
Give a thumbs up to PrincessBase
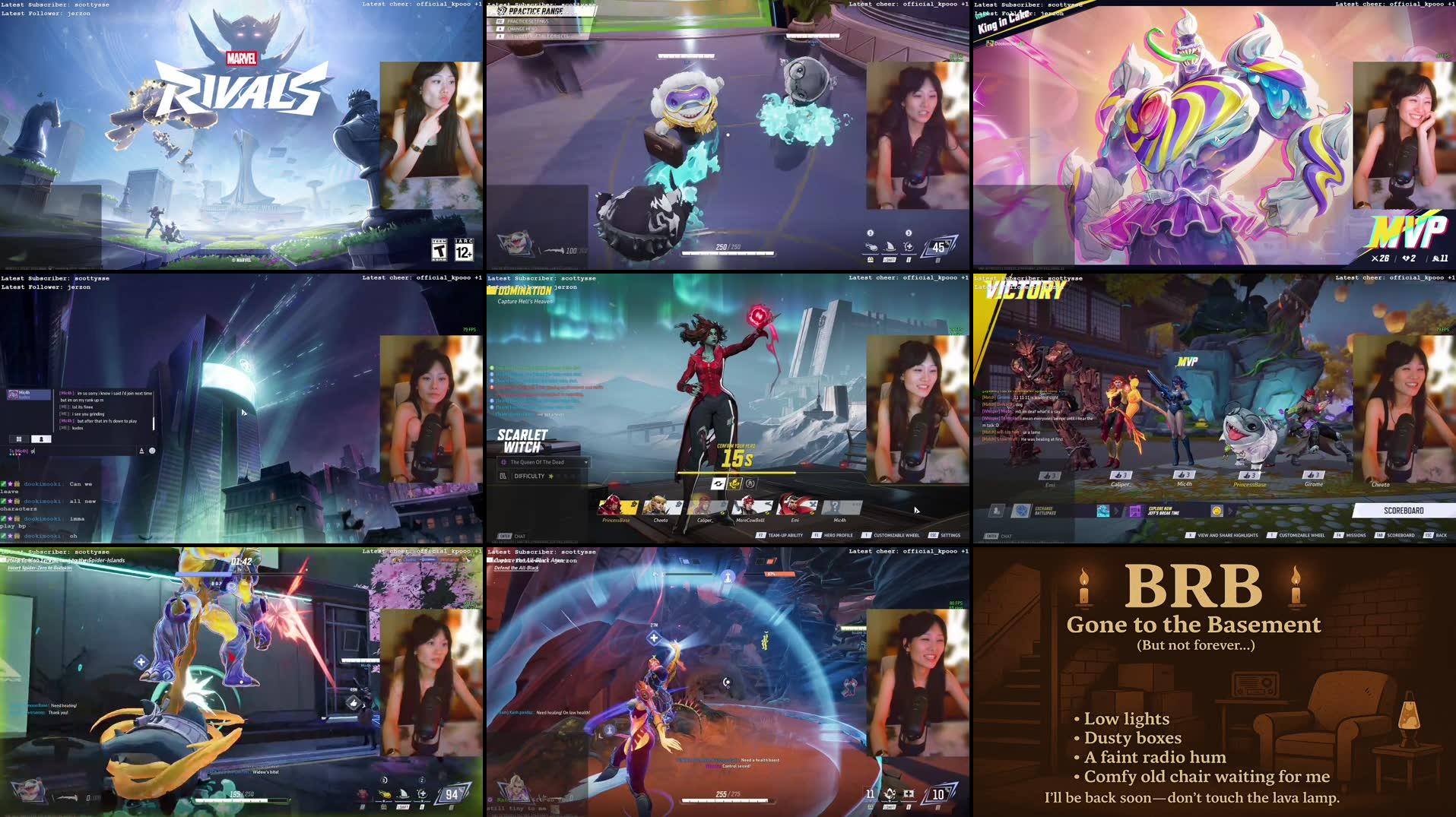(x=1249, y=475)
